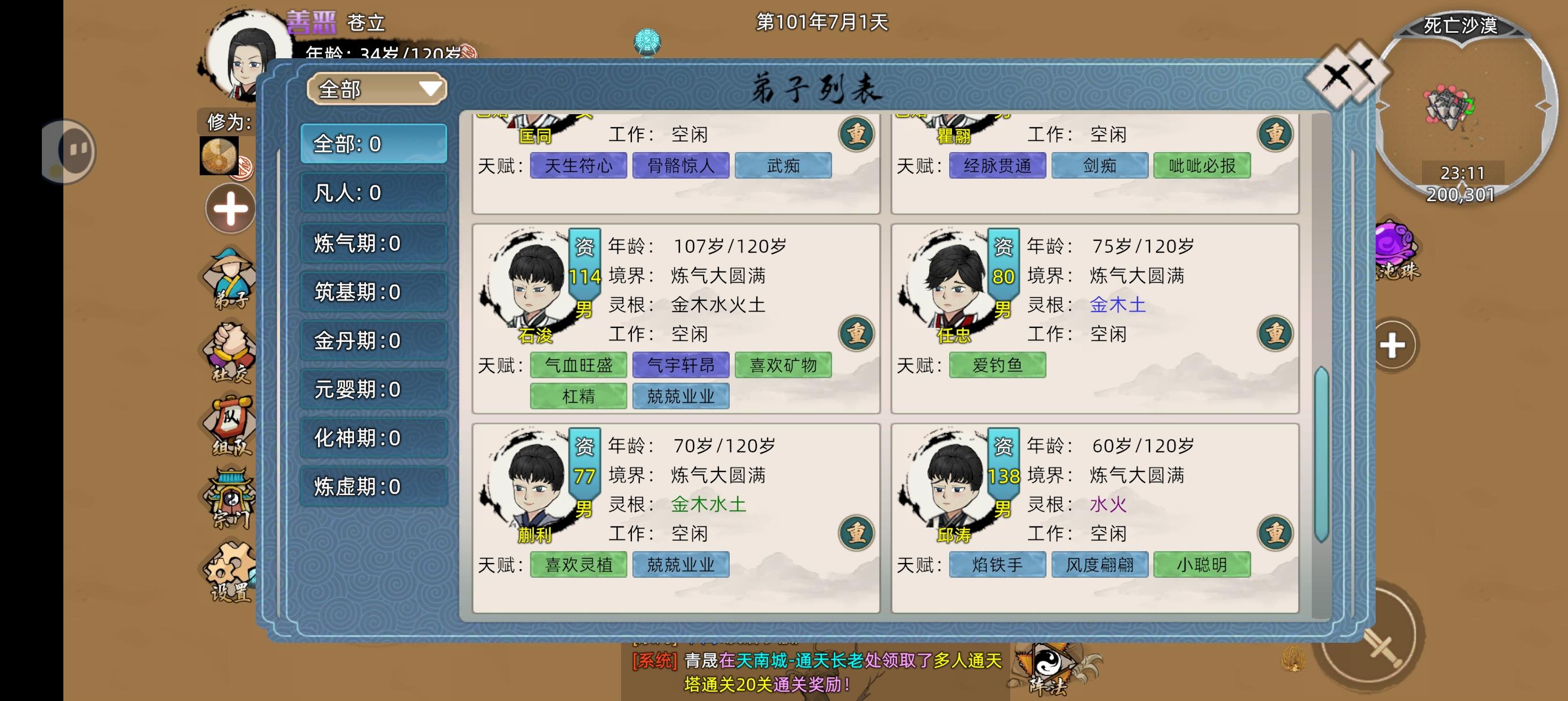
Task: Select the 元婴期 filter option
Action: (x=374, y=389)
